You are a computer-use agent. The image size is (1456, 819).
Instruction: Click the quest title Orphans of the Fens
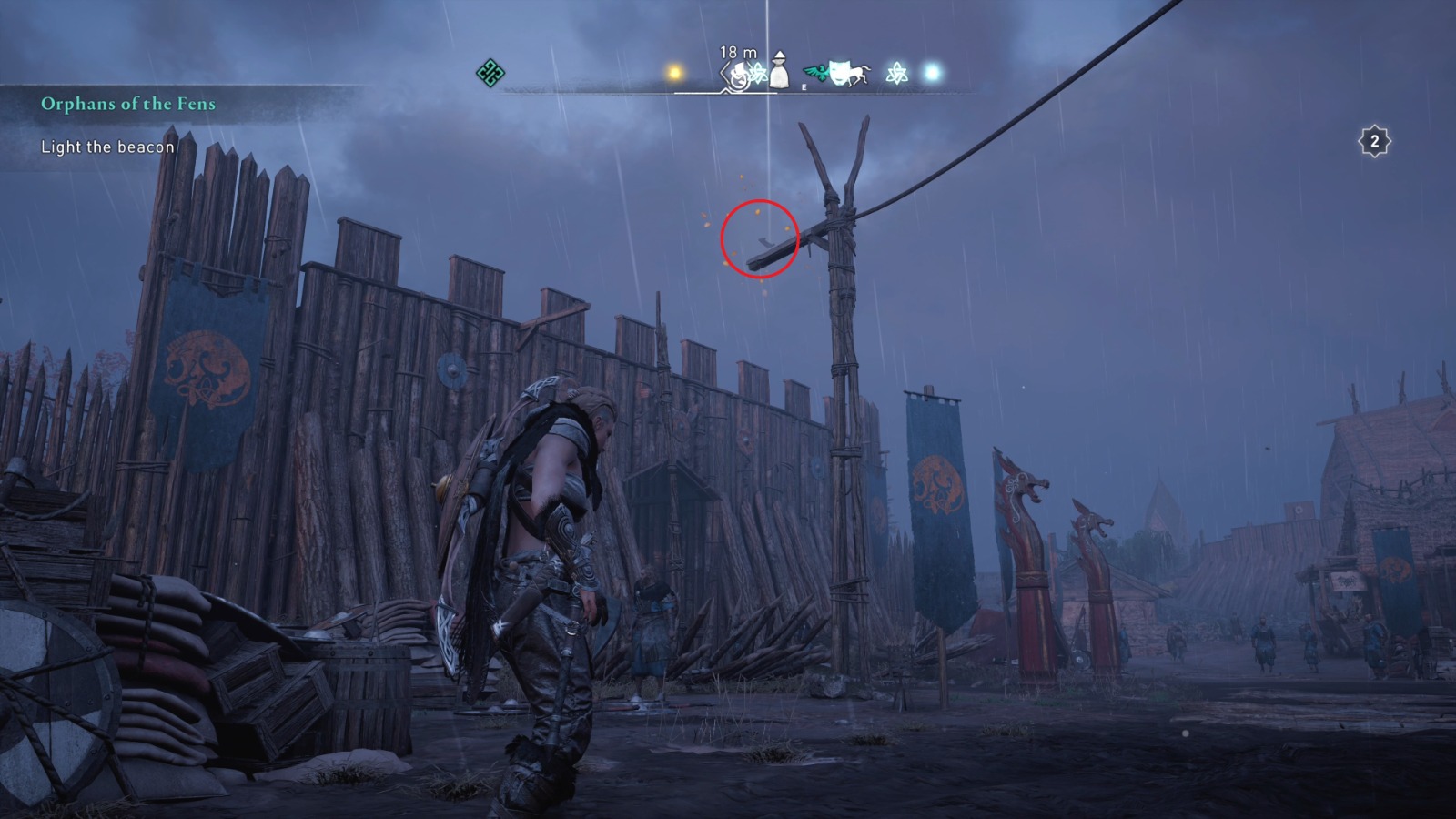127,104
